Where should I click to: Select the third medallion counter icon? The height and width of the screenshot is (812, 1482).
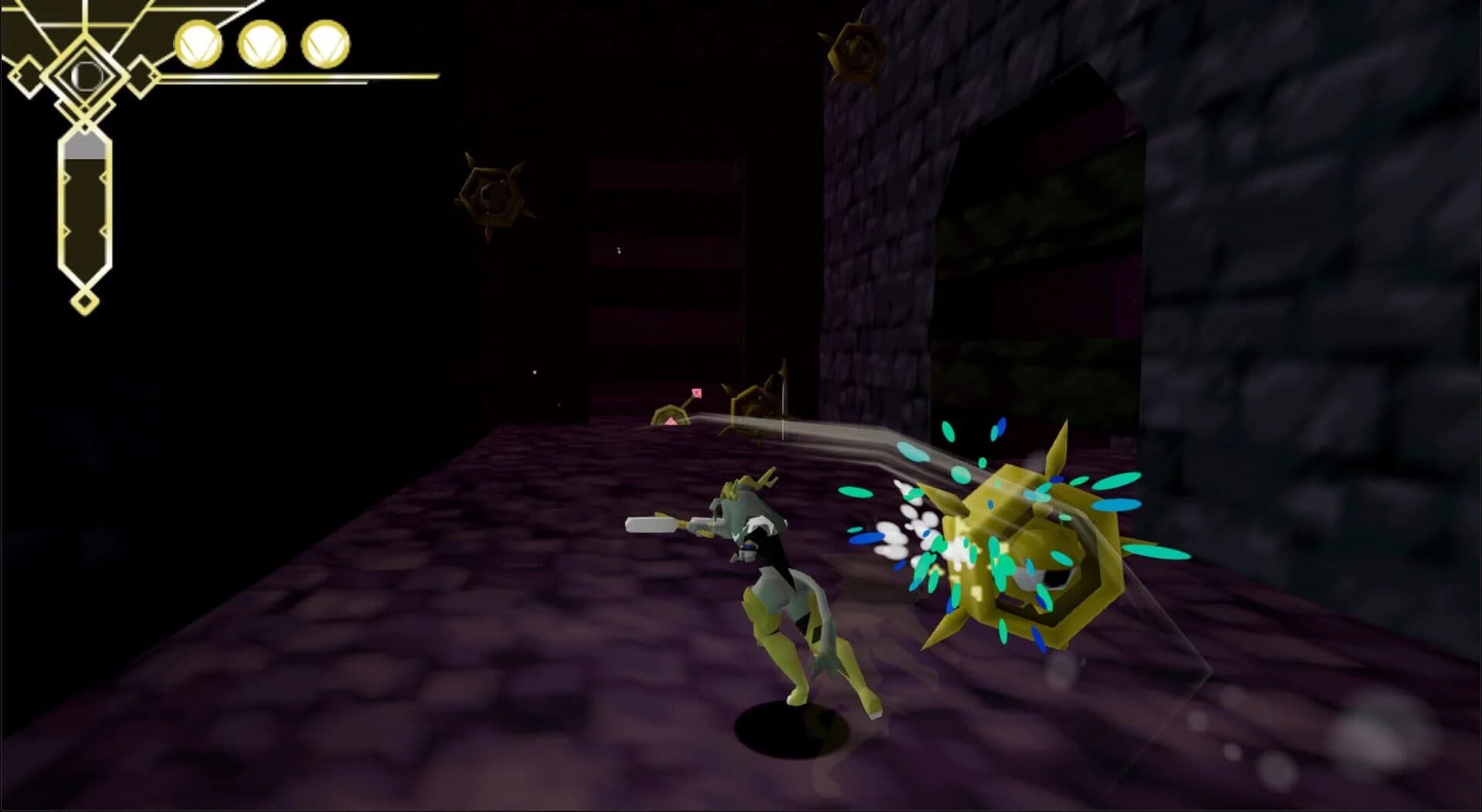click(326, 44)
